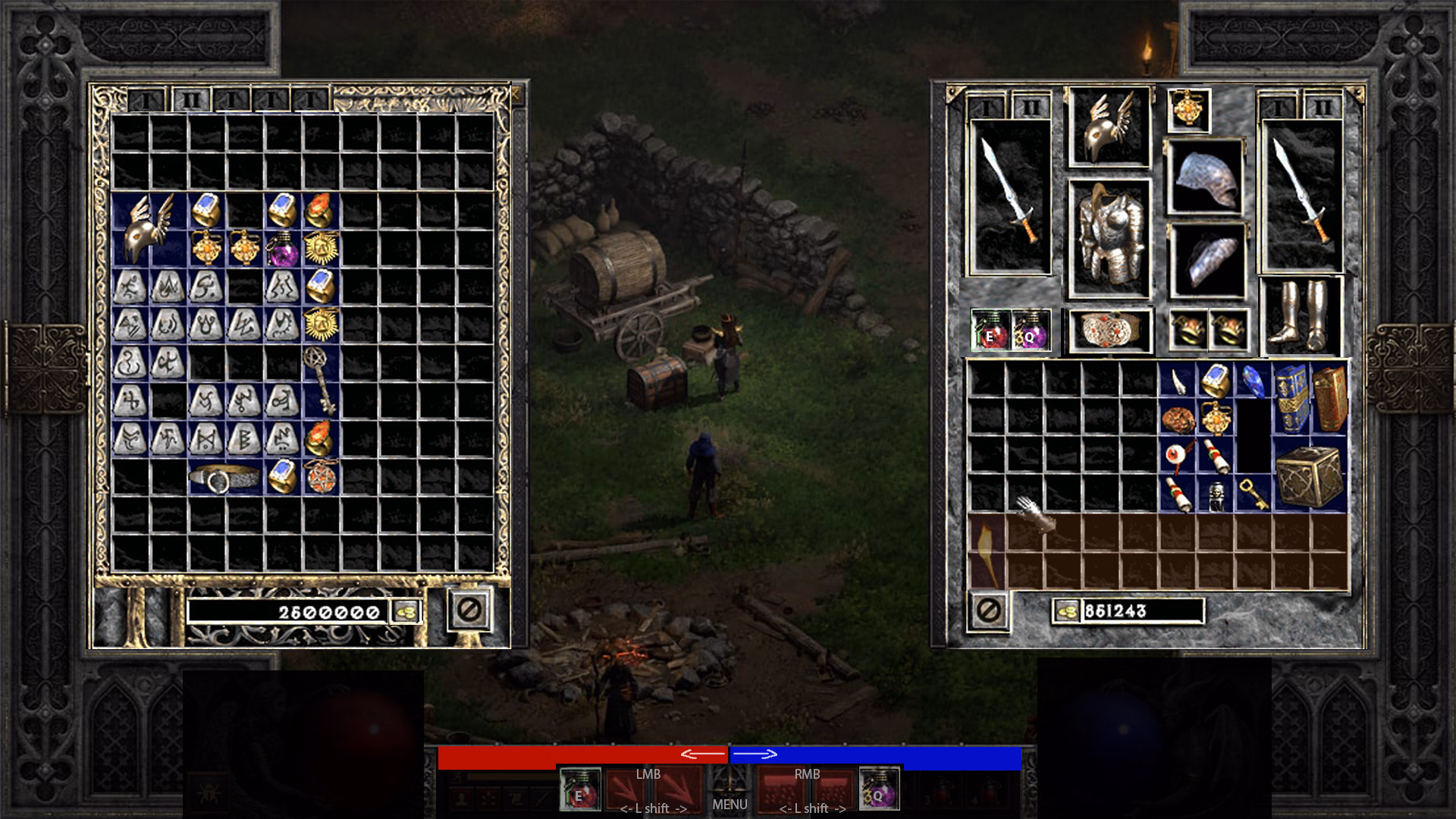
Task: Pick up the purple potion in the stash
Action: point(282,249)
